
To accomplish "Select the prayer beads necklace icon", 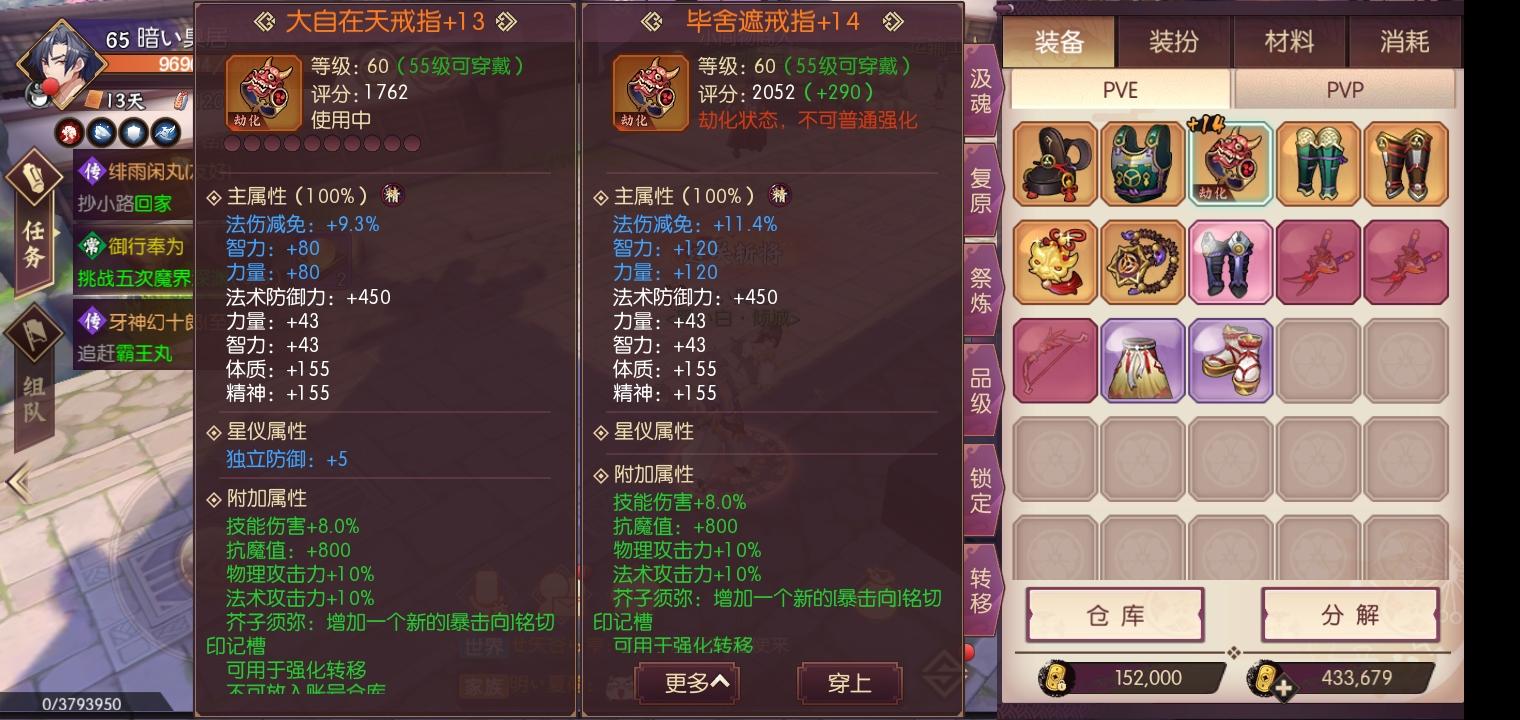I will click(x=1143, y=262).
